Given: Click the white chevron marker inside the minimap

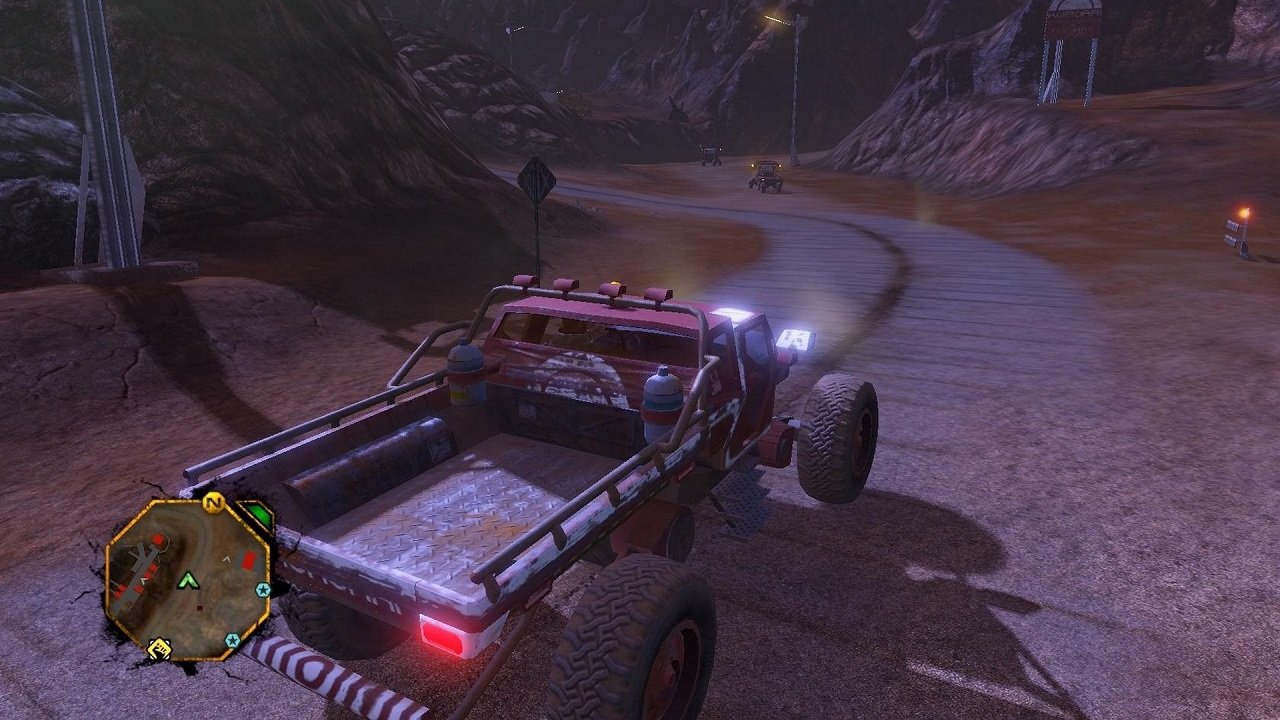Looking at the screenshot, I should pos(226,559).
